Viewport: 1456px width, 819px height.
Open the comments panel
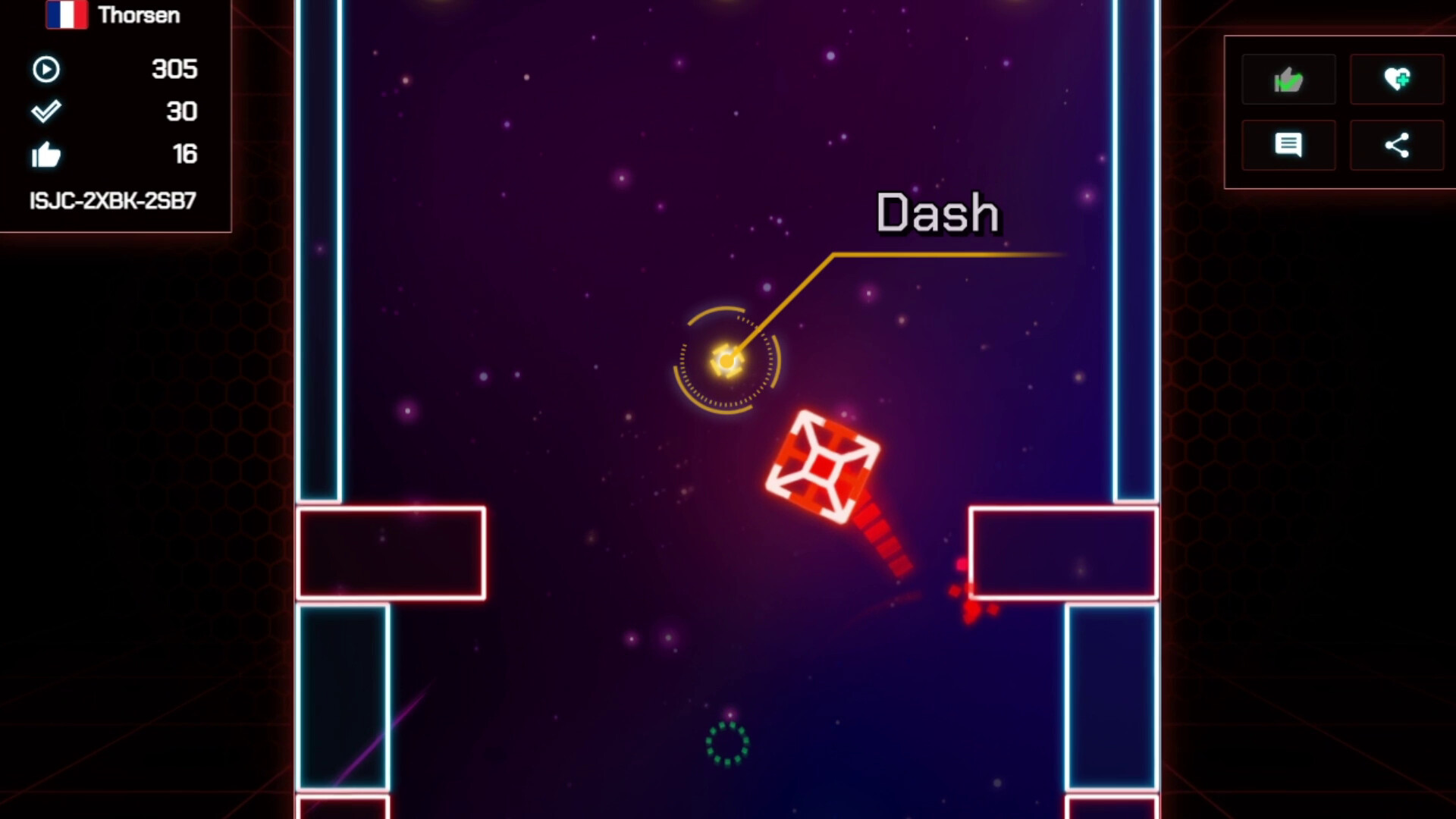1288,144
